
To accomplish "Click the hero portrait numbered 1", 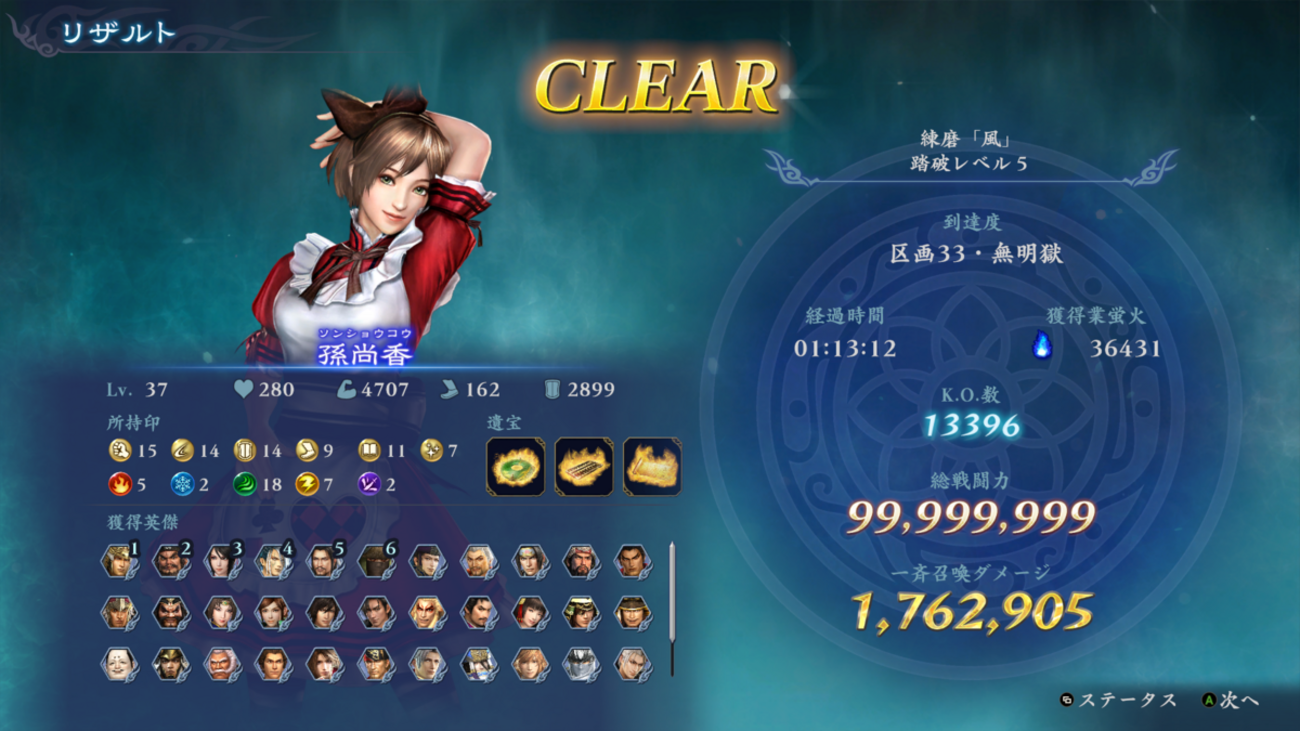I will pyautogui.click(x=118, y=561).
